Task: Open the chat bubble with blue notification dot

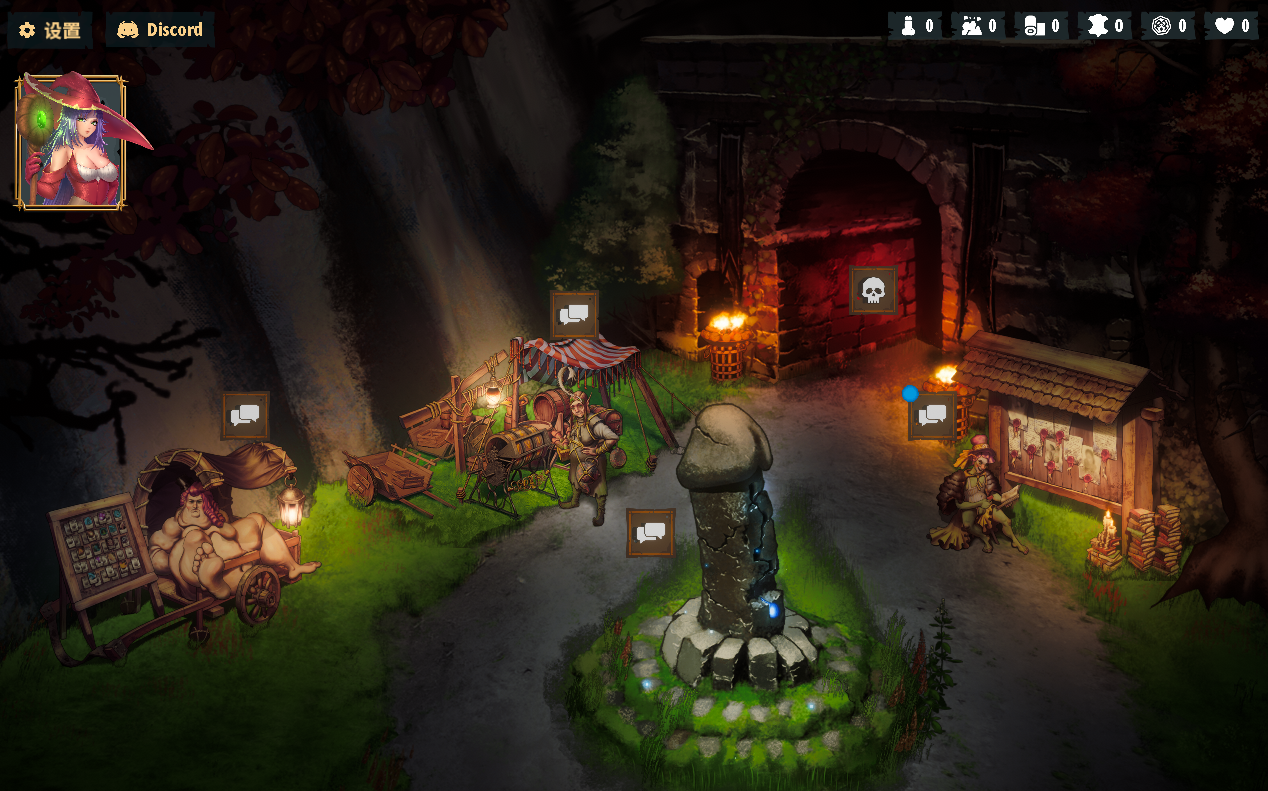Action: [932, 416]
